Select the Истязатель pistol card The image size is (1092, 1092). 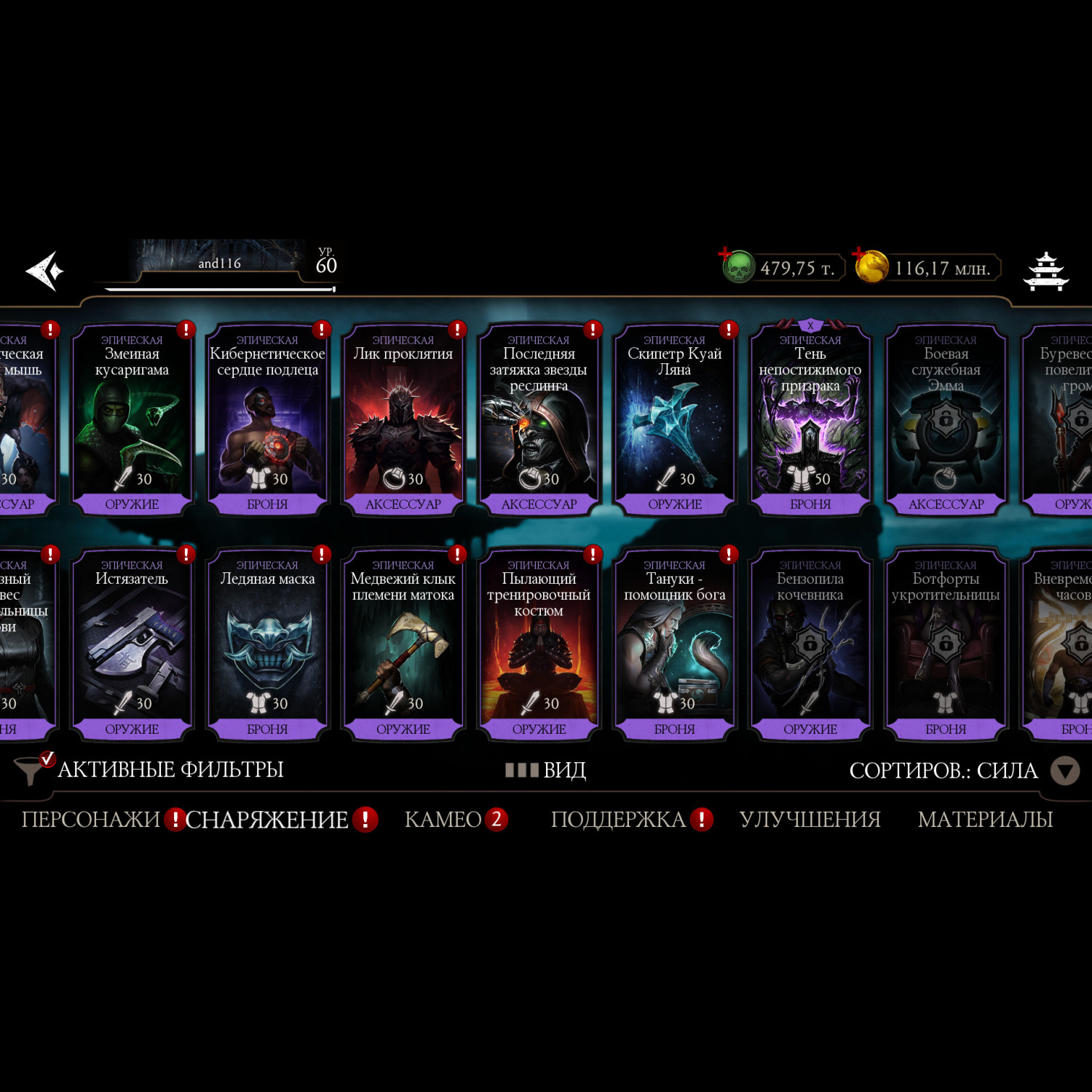pyautogui.click(x=132, y=645)
